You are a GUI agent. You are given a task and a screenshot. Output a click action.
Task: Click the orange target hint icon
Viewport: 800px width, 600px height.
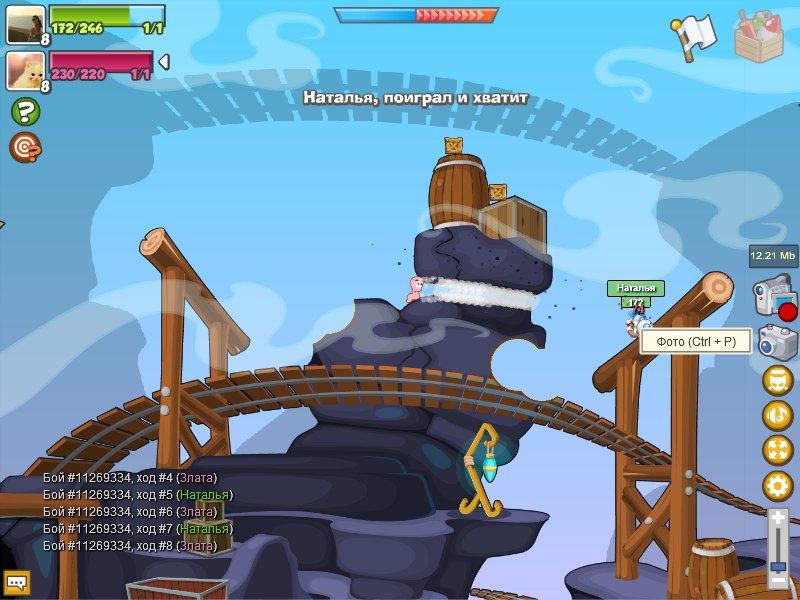(x=25, y=148)
